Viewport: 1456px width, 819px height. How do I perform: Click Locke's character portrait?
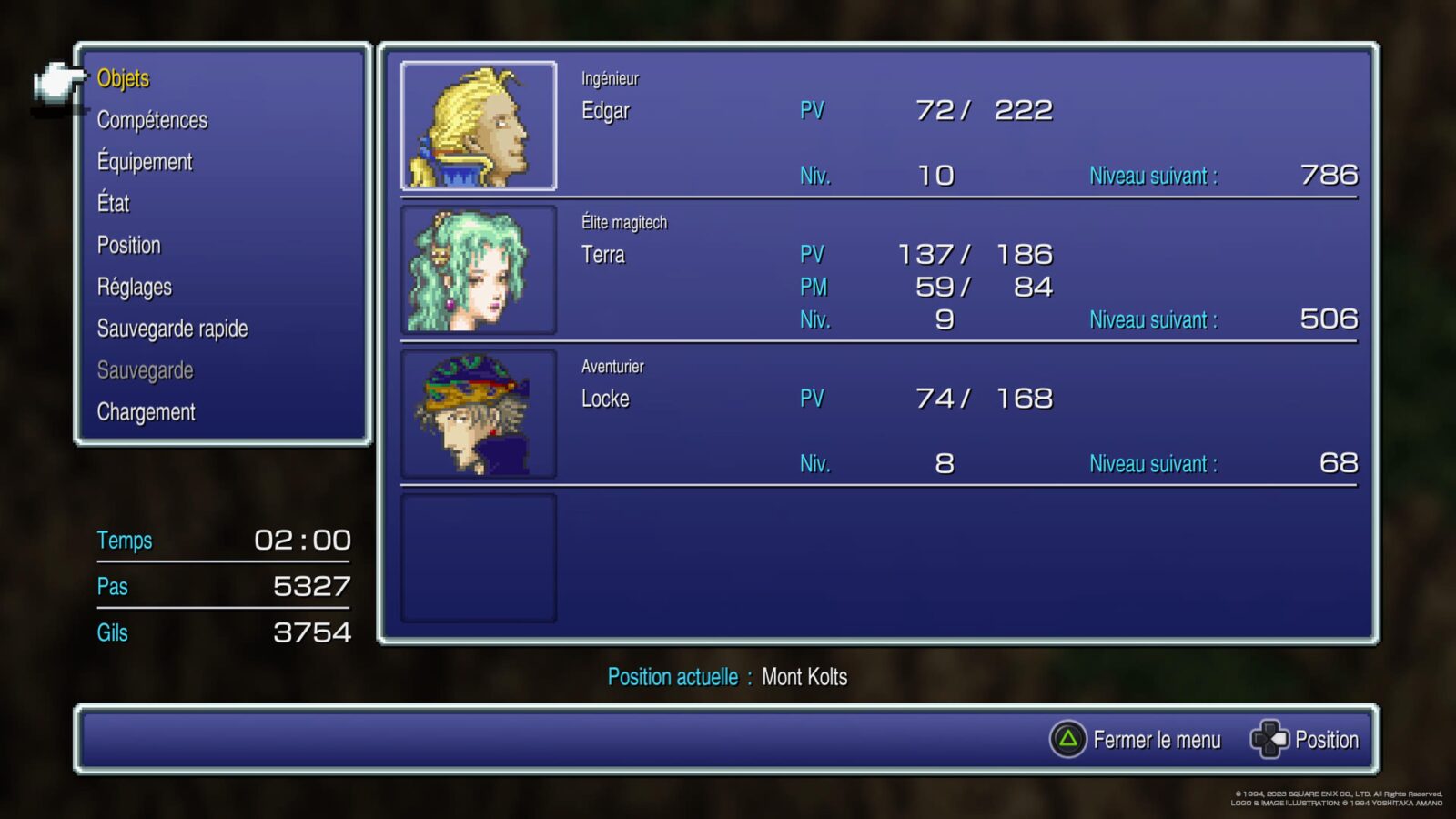[480, 415]
